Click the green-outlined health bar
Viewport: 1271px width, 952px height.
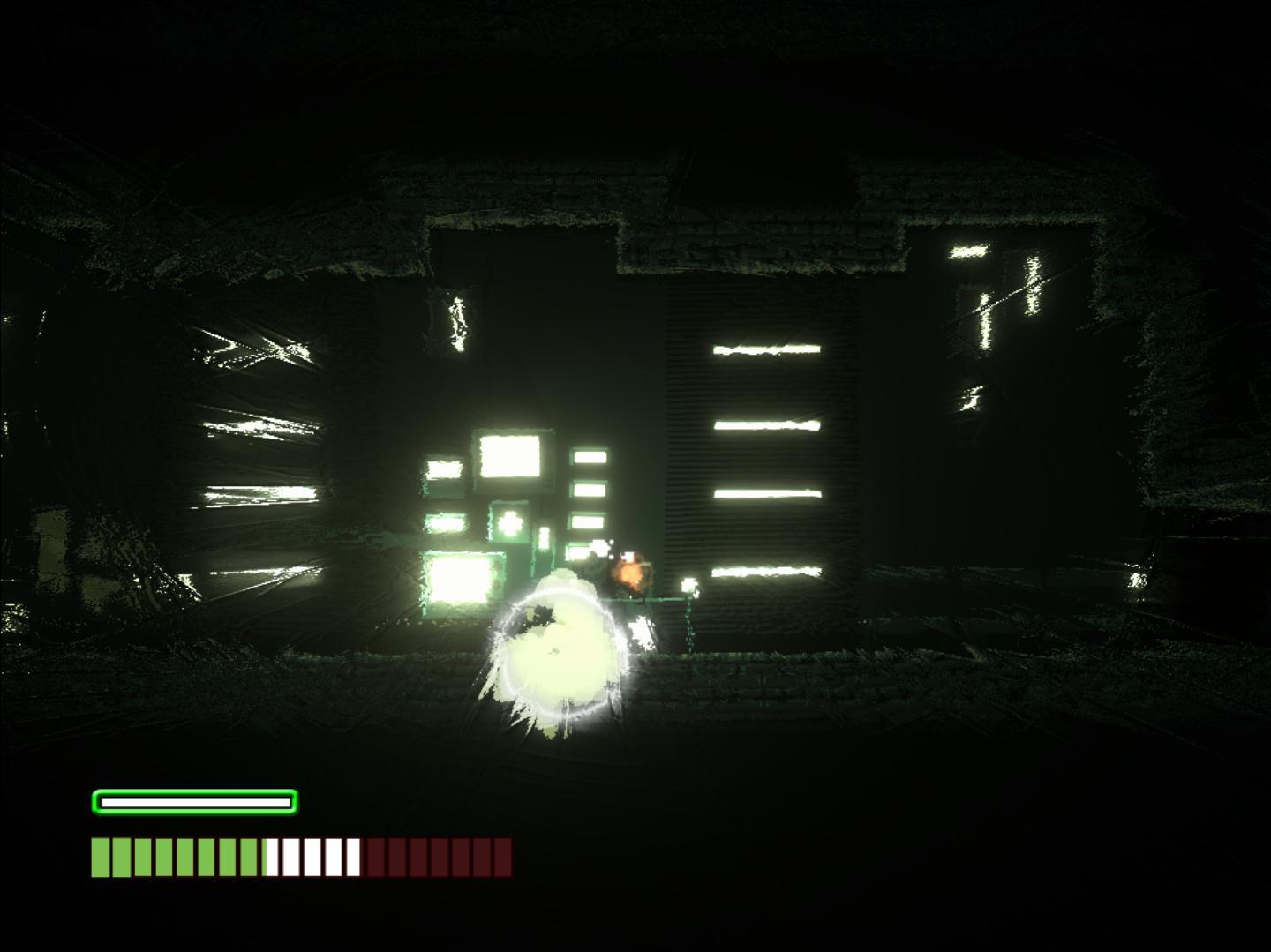pyautogui.click(x=192, y=802)
